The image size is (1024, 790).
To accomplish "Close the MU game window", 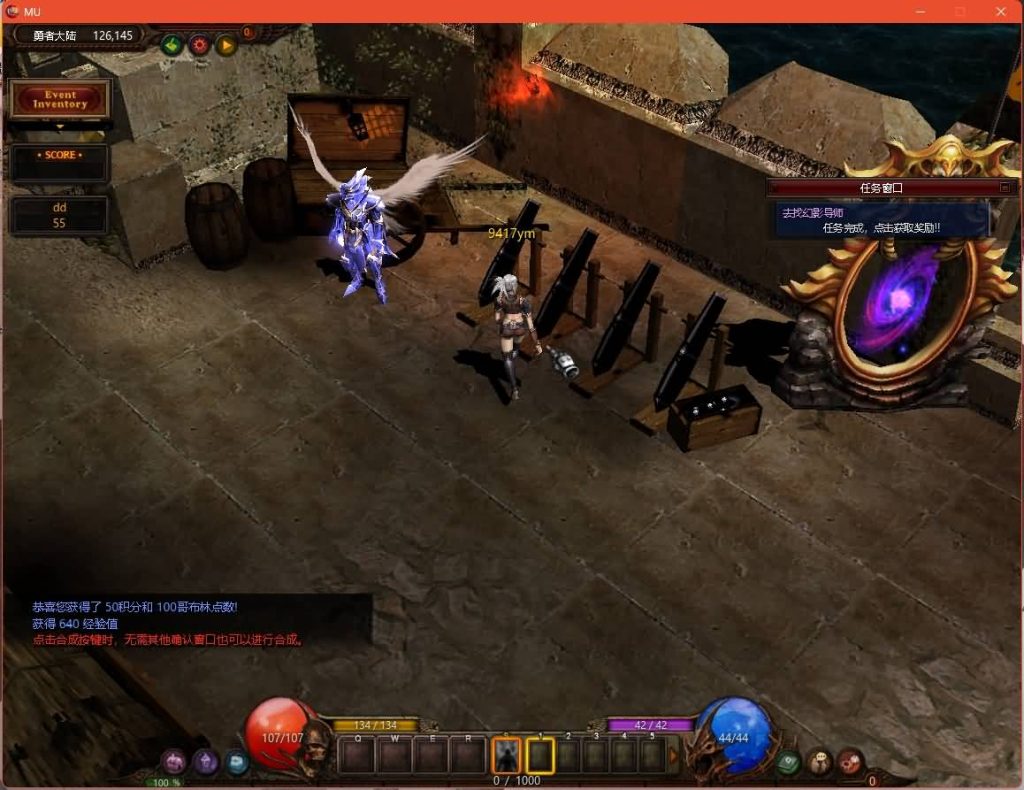I will (x=1000, y=11).
